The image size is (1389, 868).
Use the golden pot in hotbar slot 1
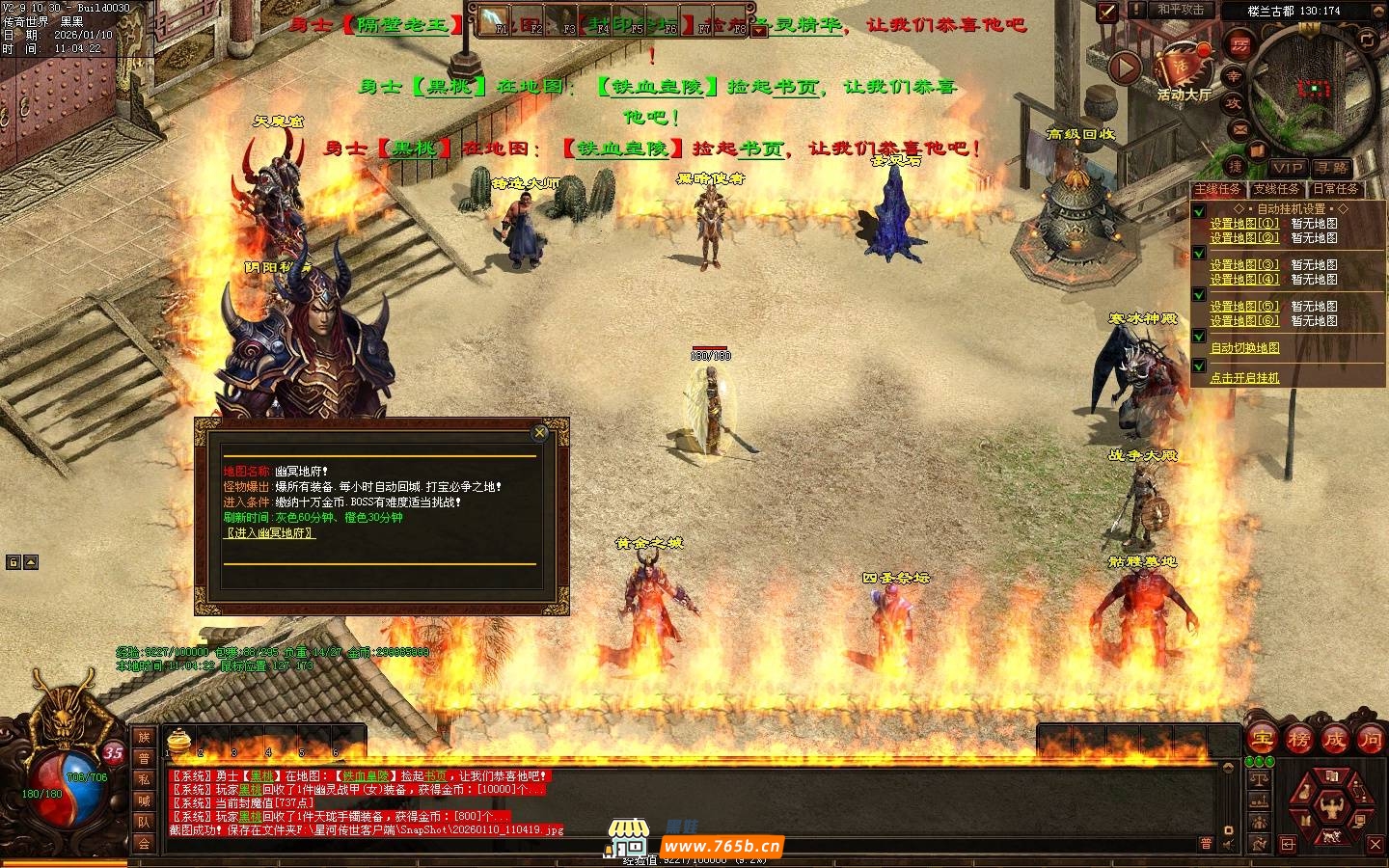[177, 739]
